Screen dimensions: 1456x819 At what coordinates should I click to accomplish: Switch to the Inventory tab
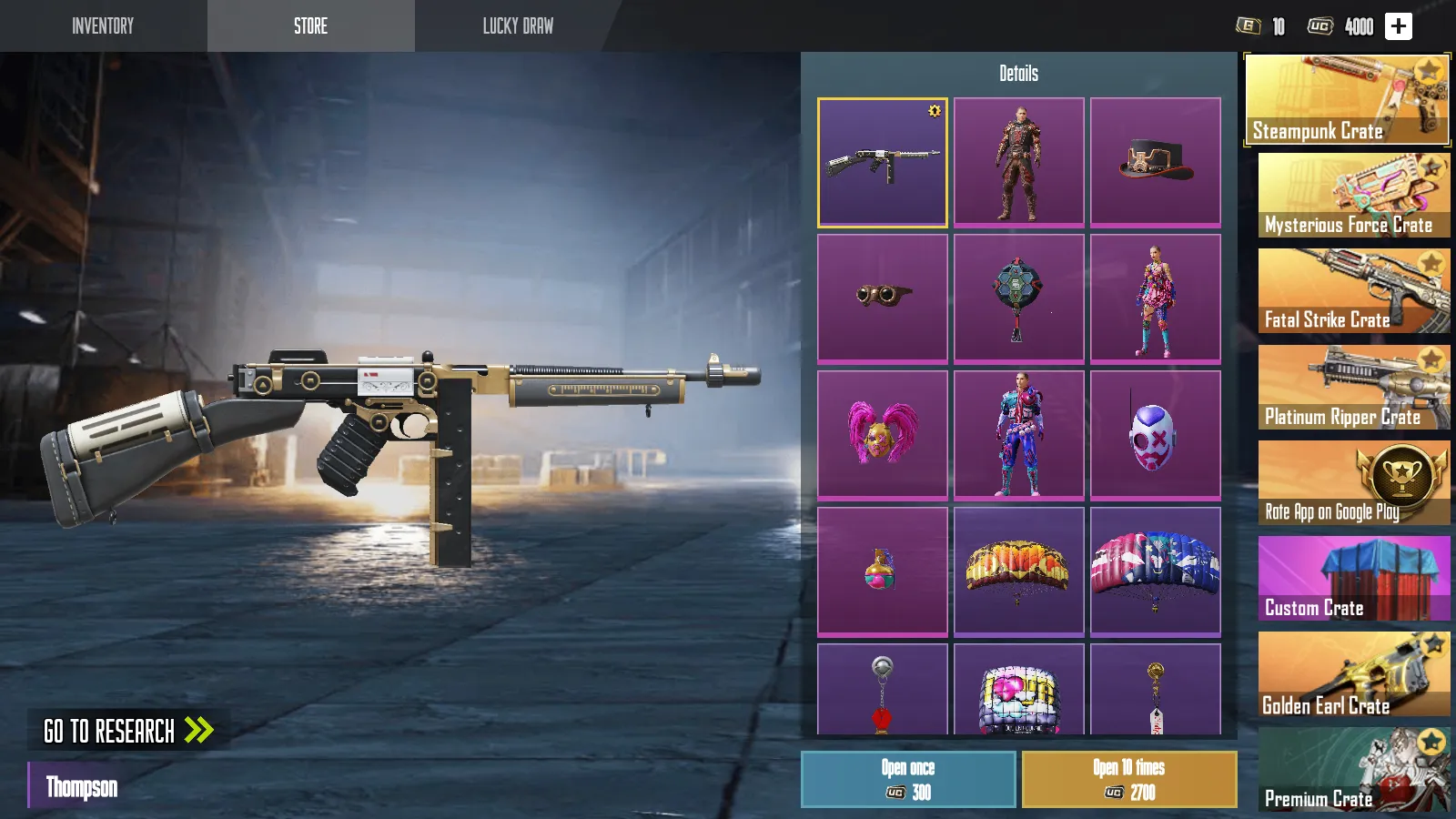coord(103,25)
